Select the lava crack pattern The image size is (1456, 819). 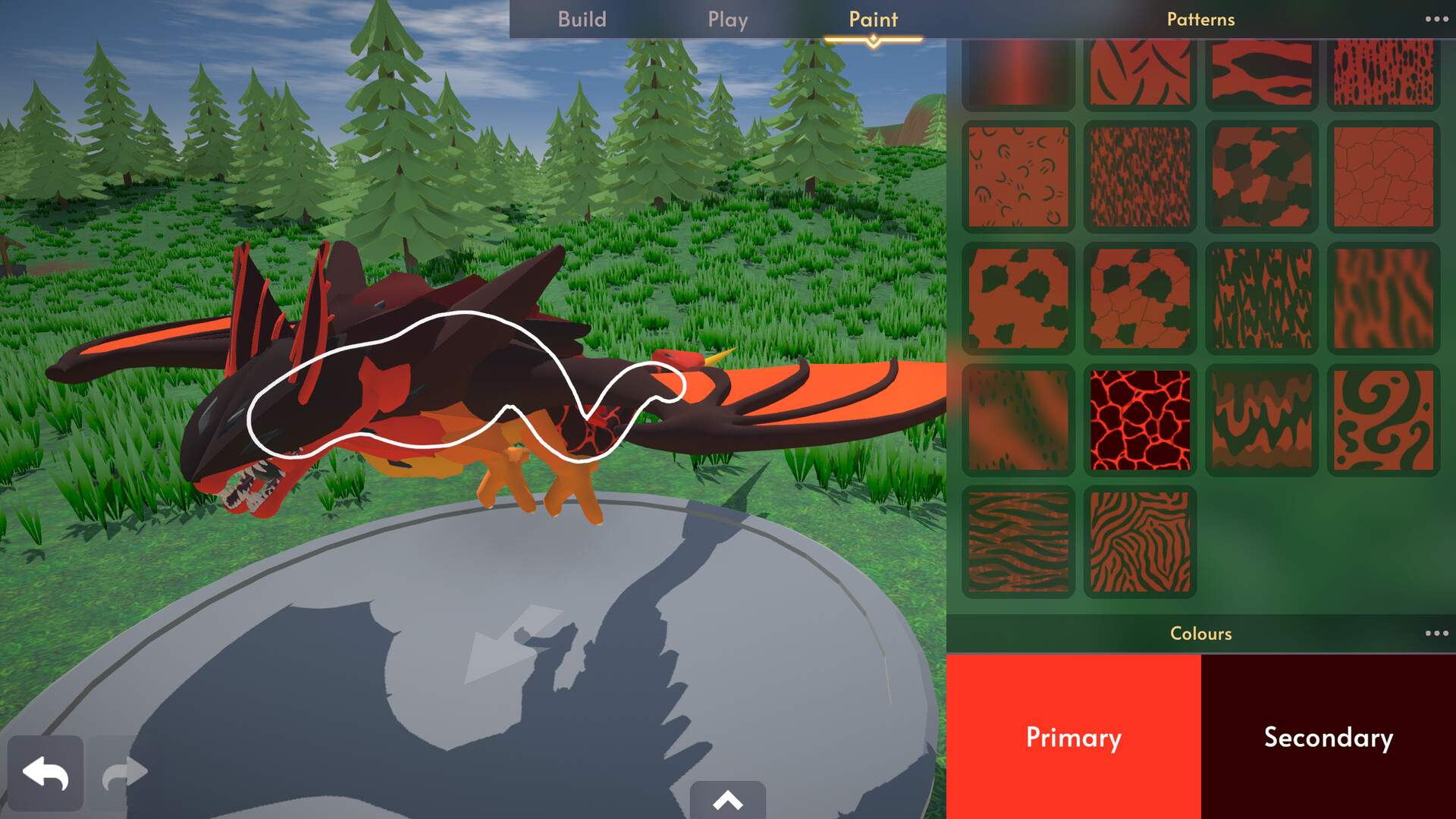(x=1139, y=419)
